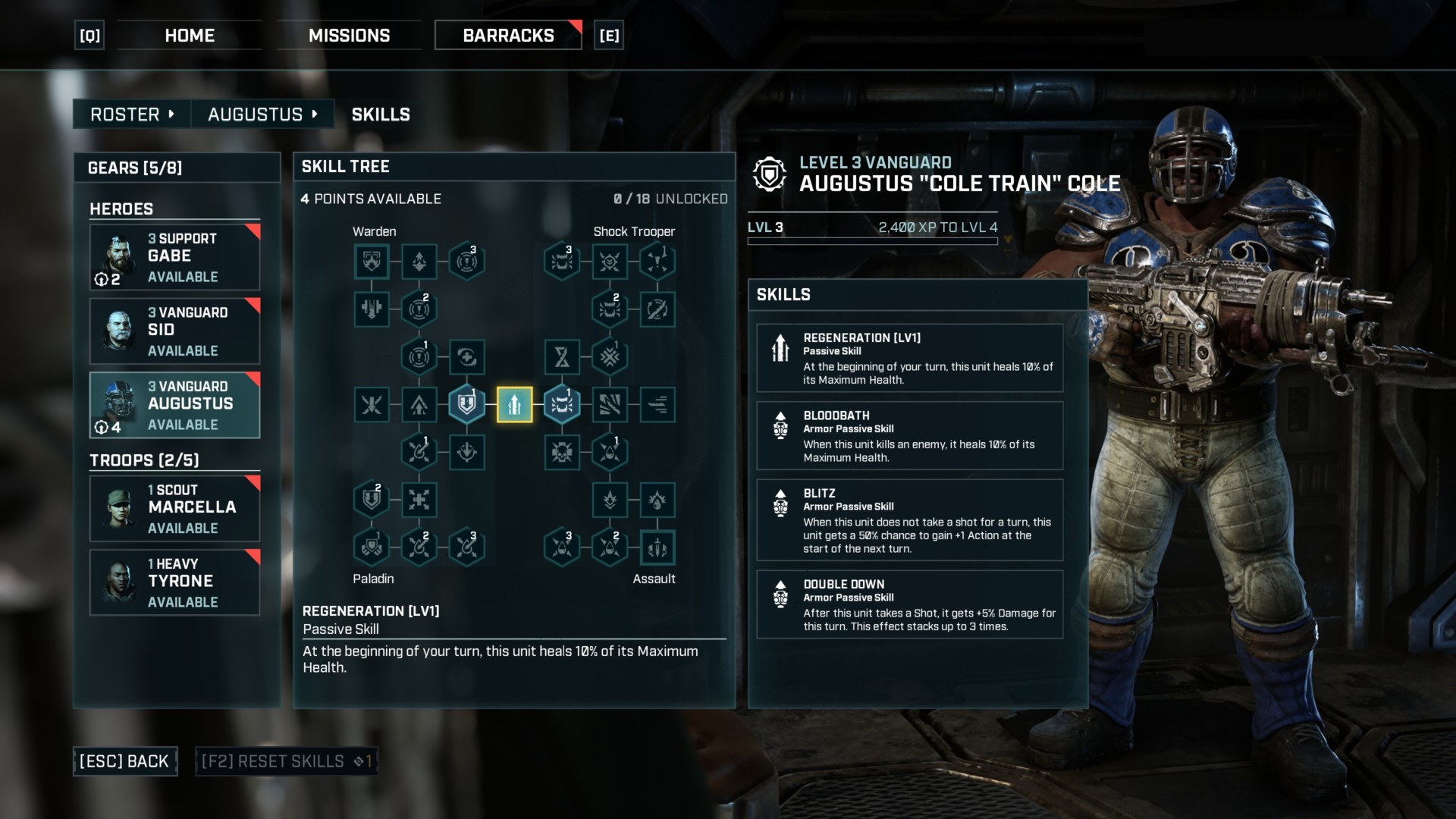Select Gabe from the Heroes list
1456x819 pixels.
(x=174, y=256)
